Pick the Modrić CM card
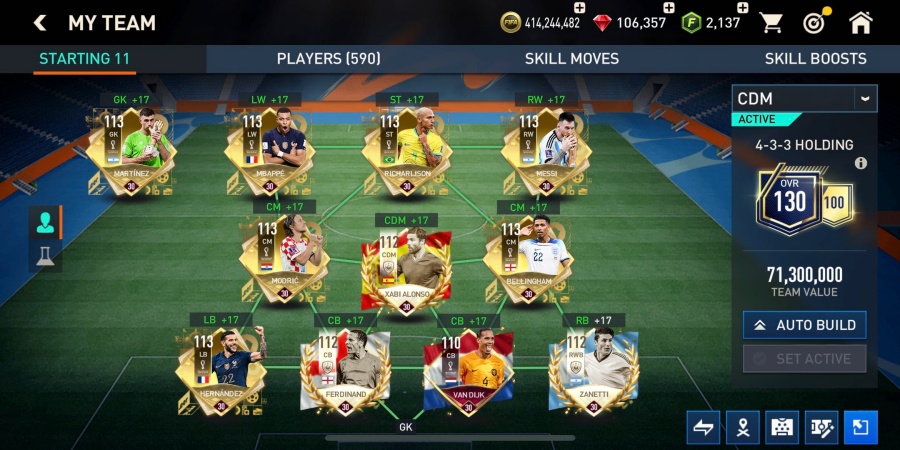The width and height of the screenshot is (900, 450). pyautogui.click(x=284, y=258)
